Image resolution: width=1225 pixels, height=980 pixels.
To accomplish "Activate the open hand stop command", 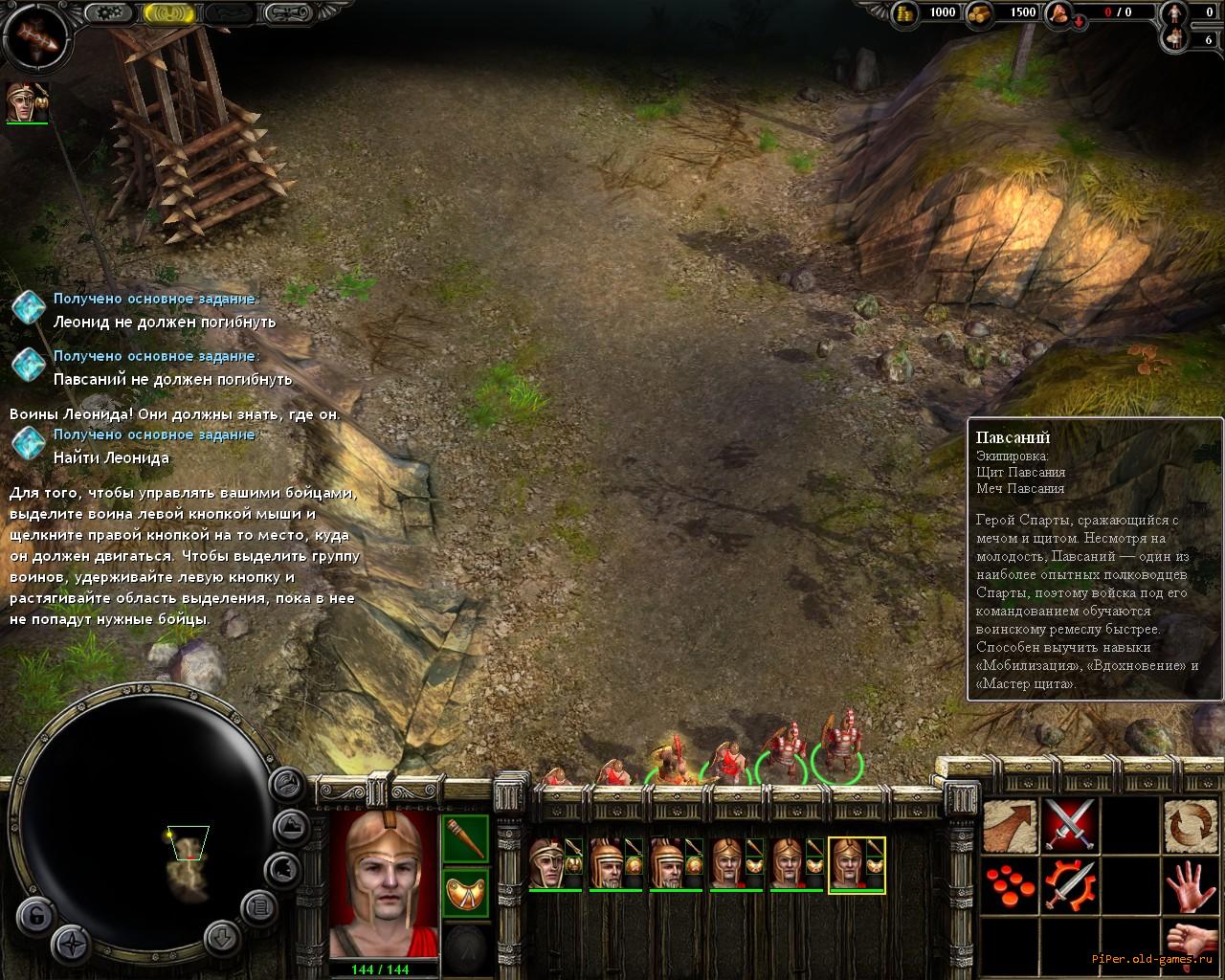I will [x=1190, y=886].
